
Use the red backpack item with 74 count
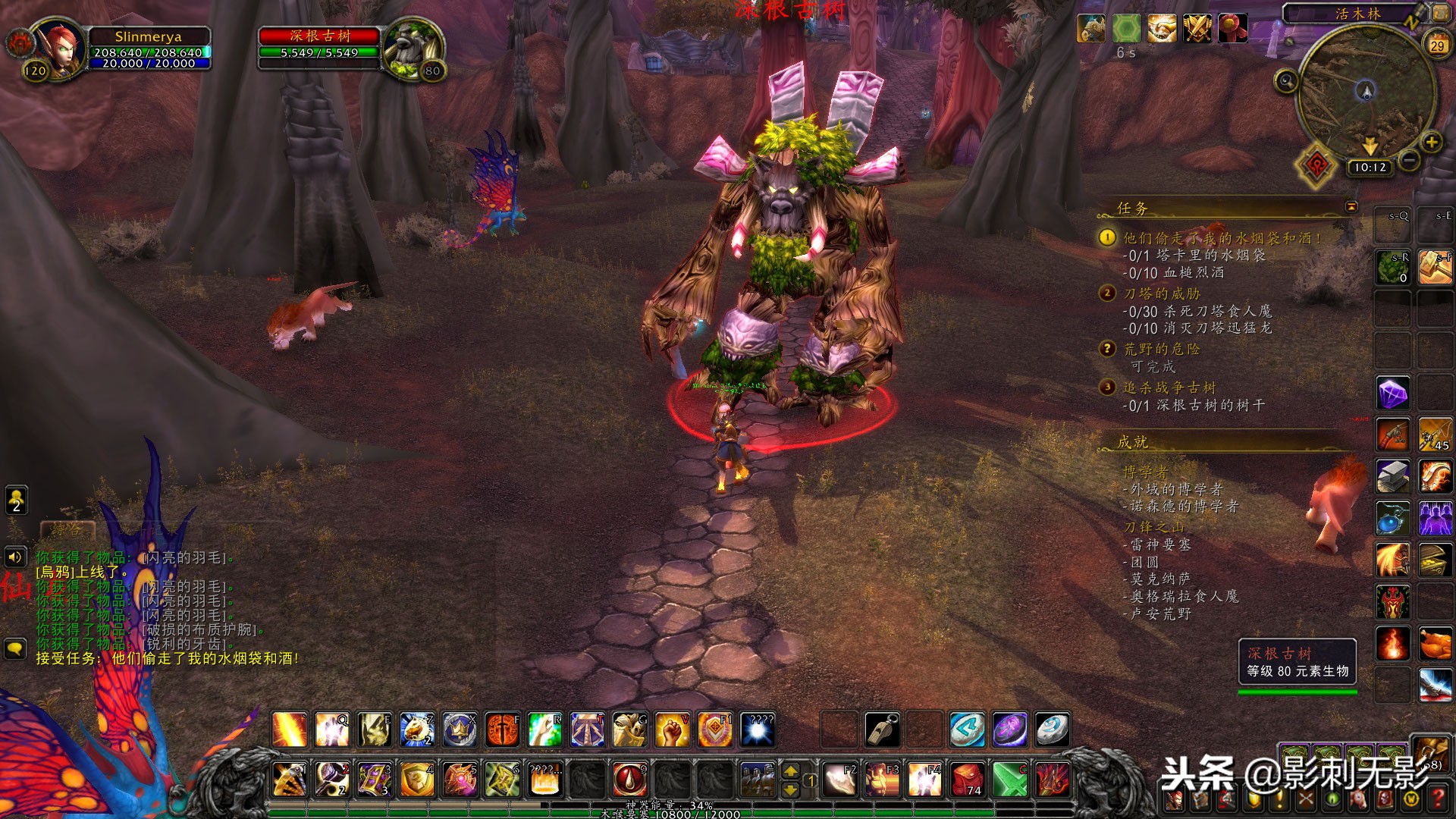[968, 779]
